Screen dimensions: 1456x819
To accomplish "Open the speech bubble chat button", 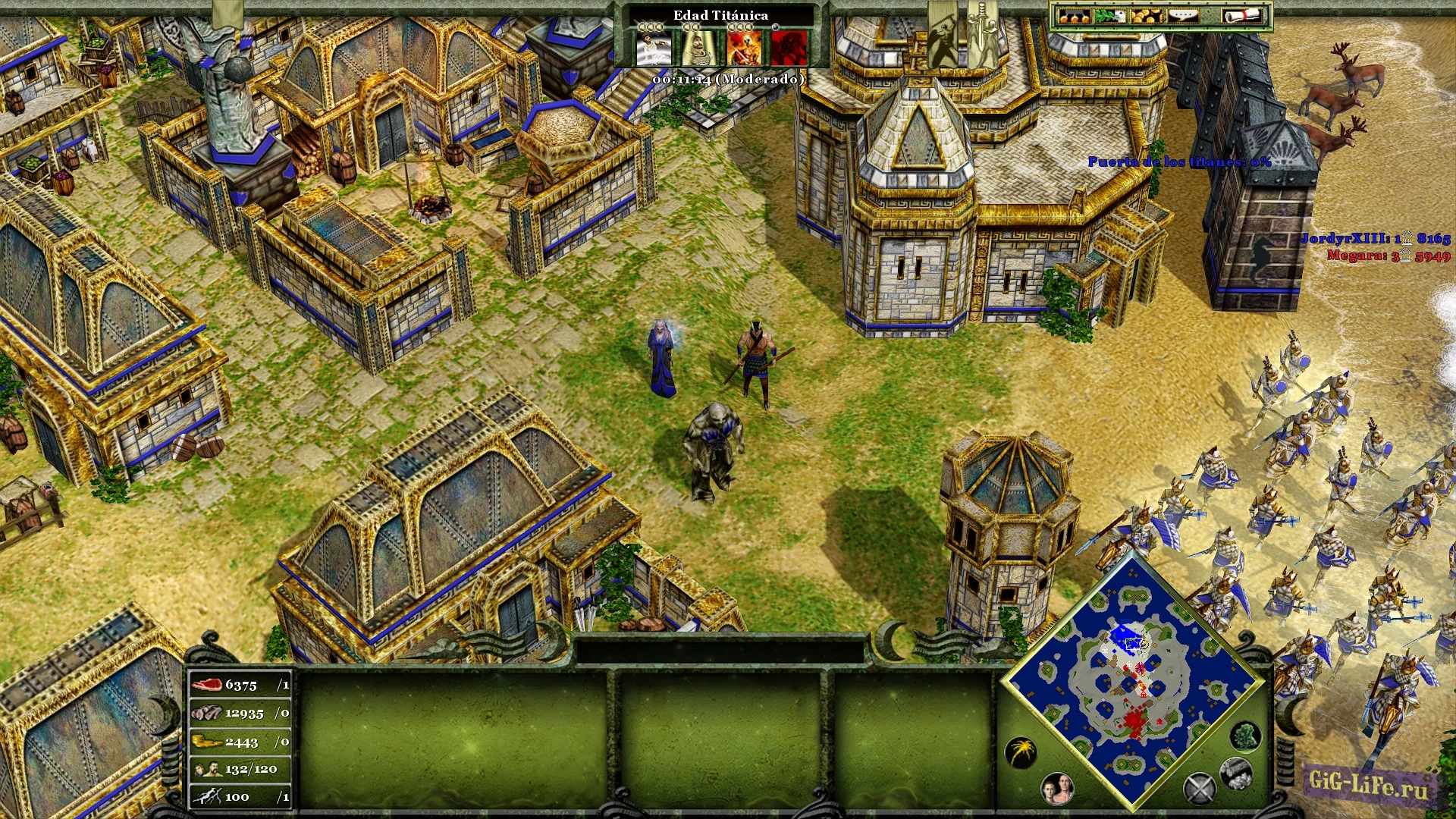I will pyautogui.click(x=1182, y=16).
